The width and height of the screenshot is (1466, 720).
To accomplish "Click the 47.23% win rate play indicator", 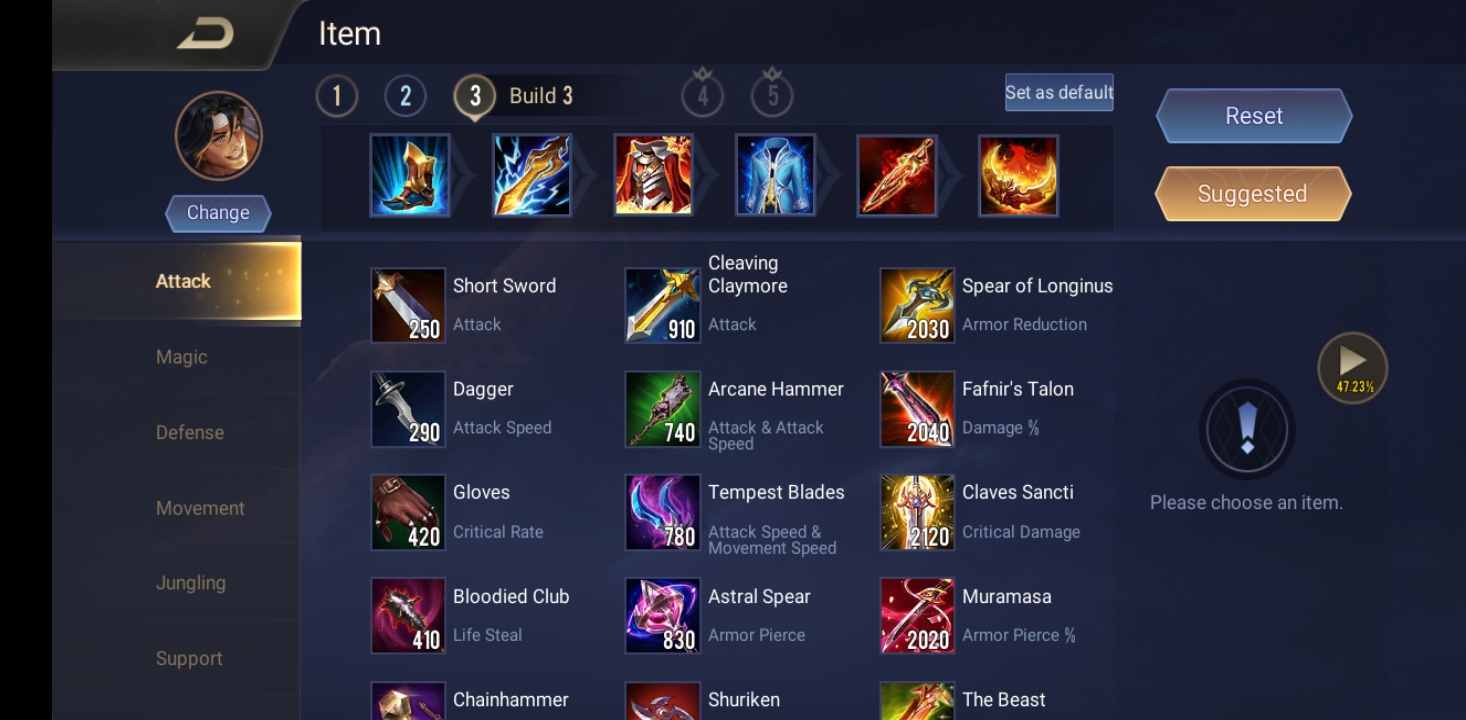I will 1352,366.
